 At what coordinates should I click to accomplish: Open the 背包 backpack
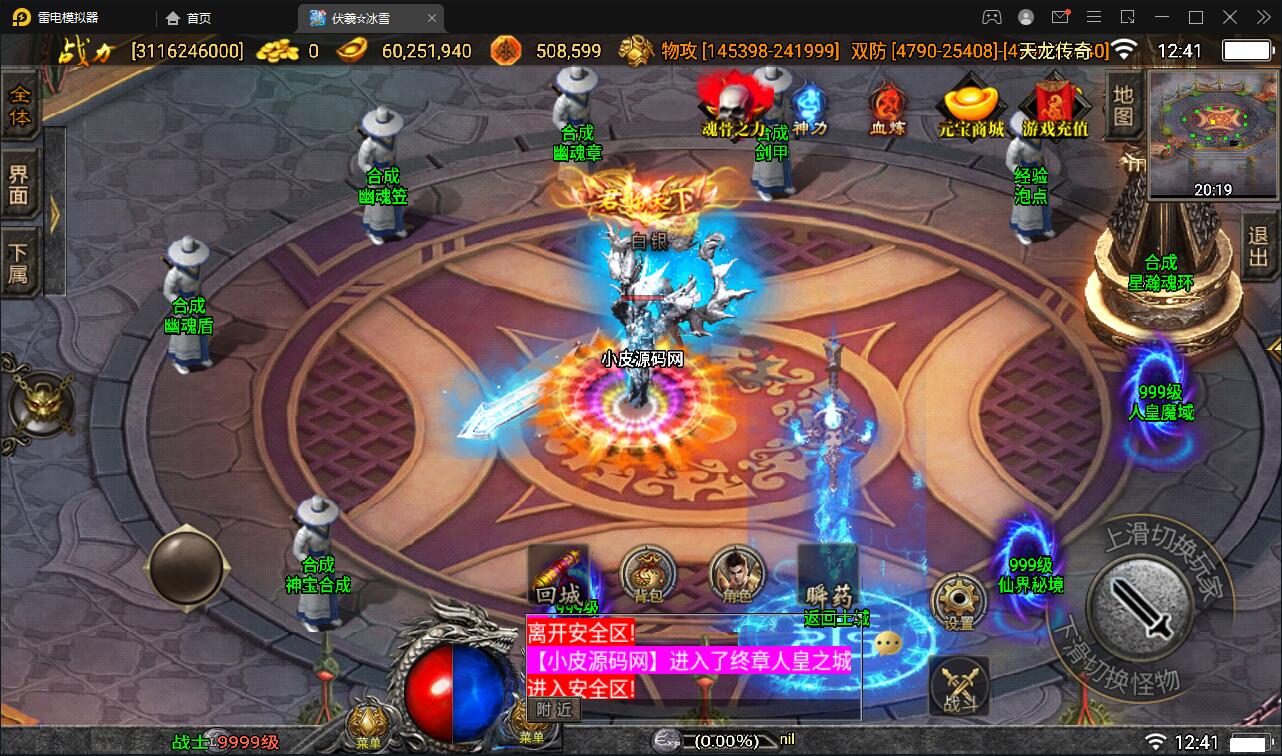coord(648,575)
